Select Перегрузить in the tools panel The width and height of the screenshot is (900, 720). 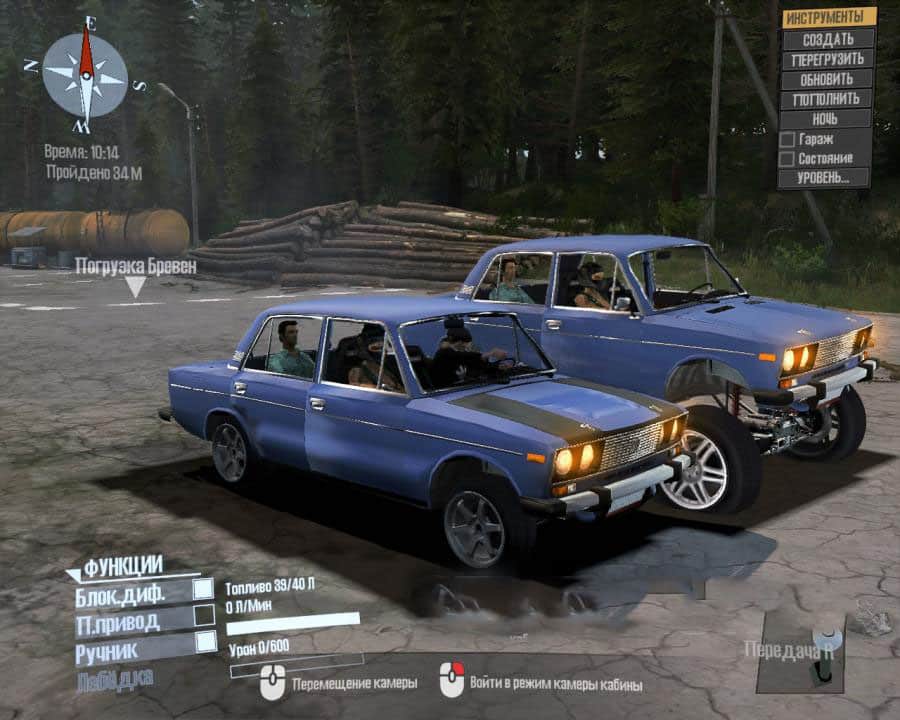[827, 59]
